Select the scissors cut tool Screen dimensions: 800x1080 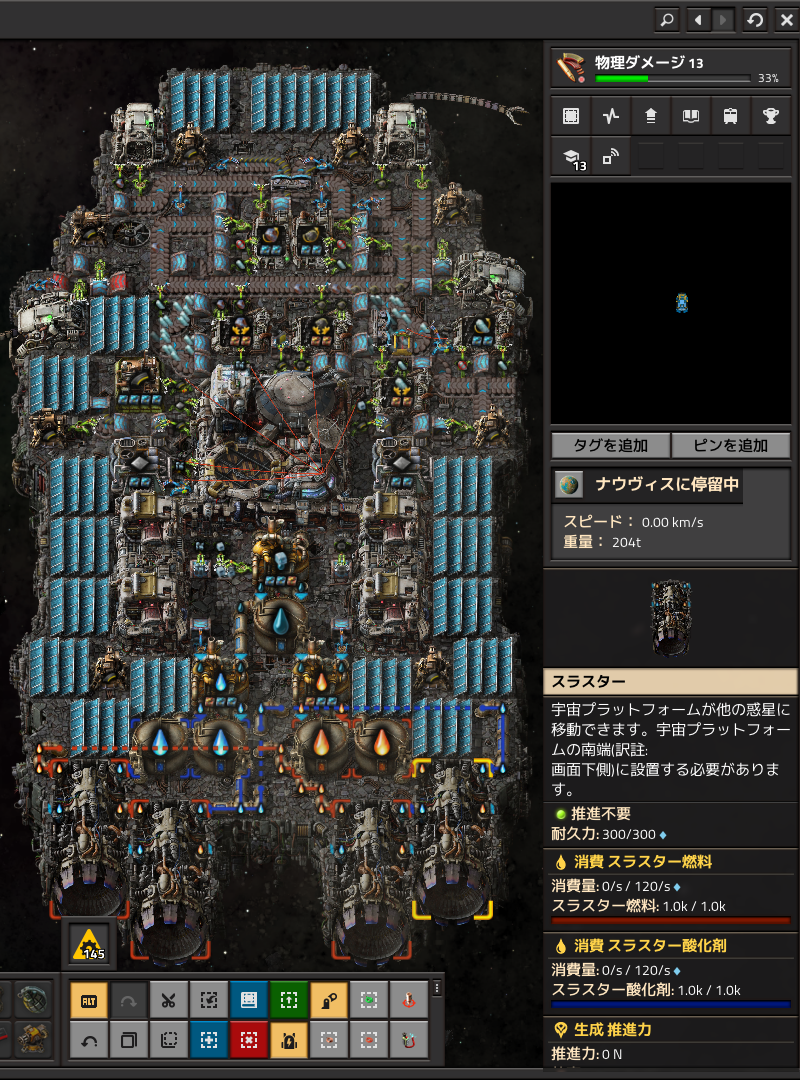168,999
